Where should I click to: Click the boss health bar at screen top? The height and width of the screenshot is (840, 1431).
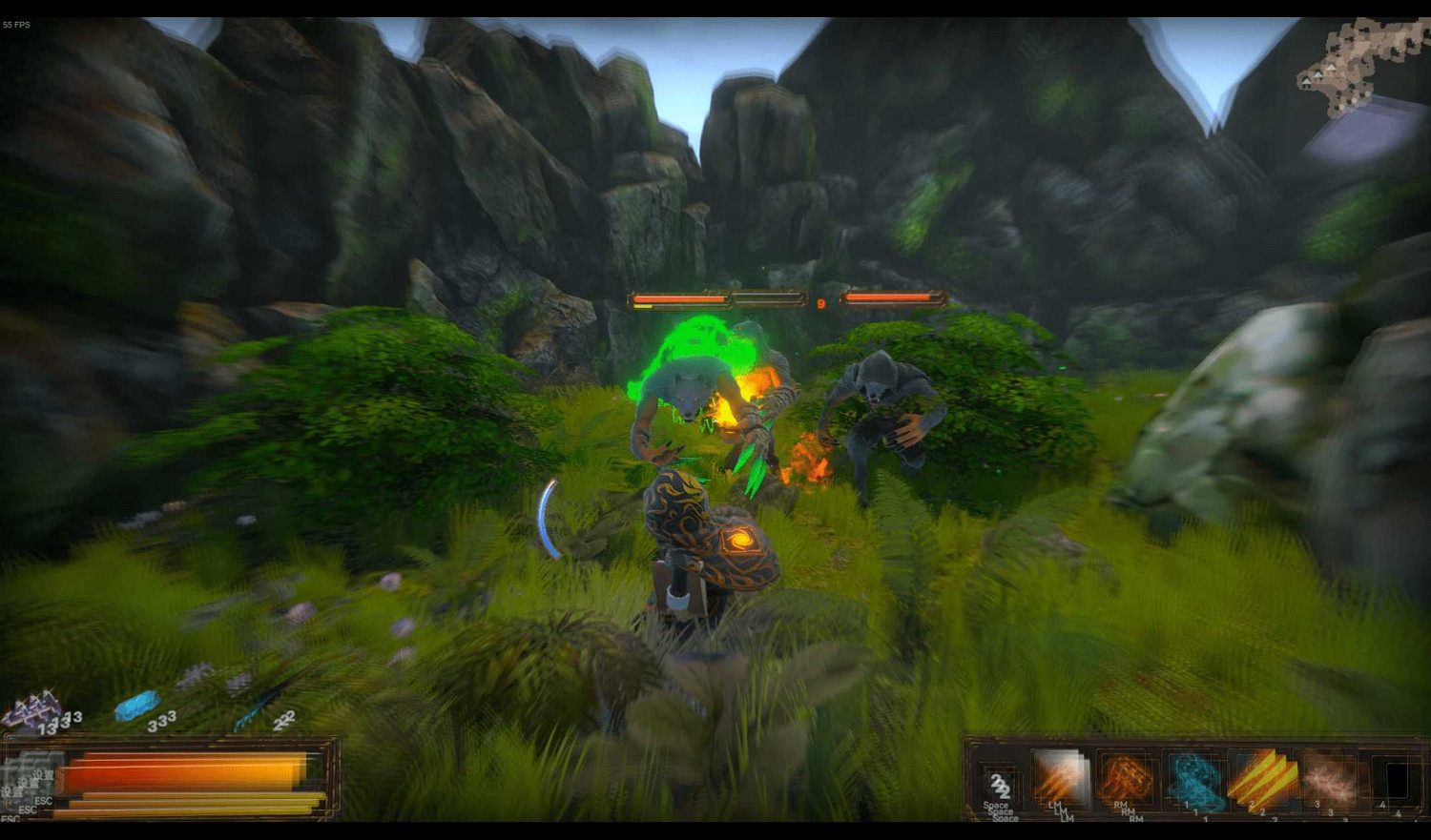714,298
